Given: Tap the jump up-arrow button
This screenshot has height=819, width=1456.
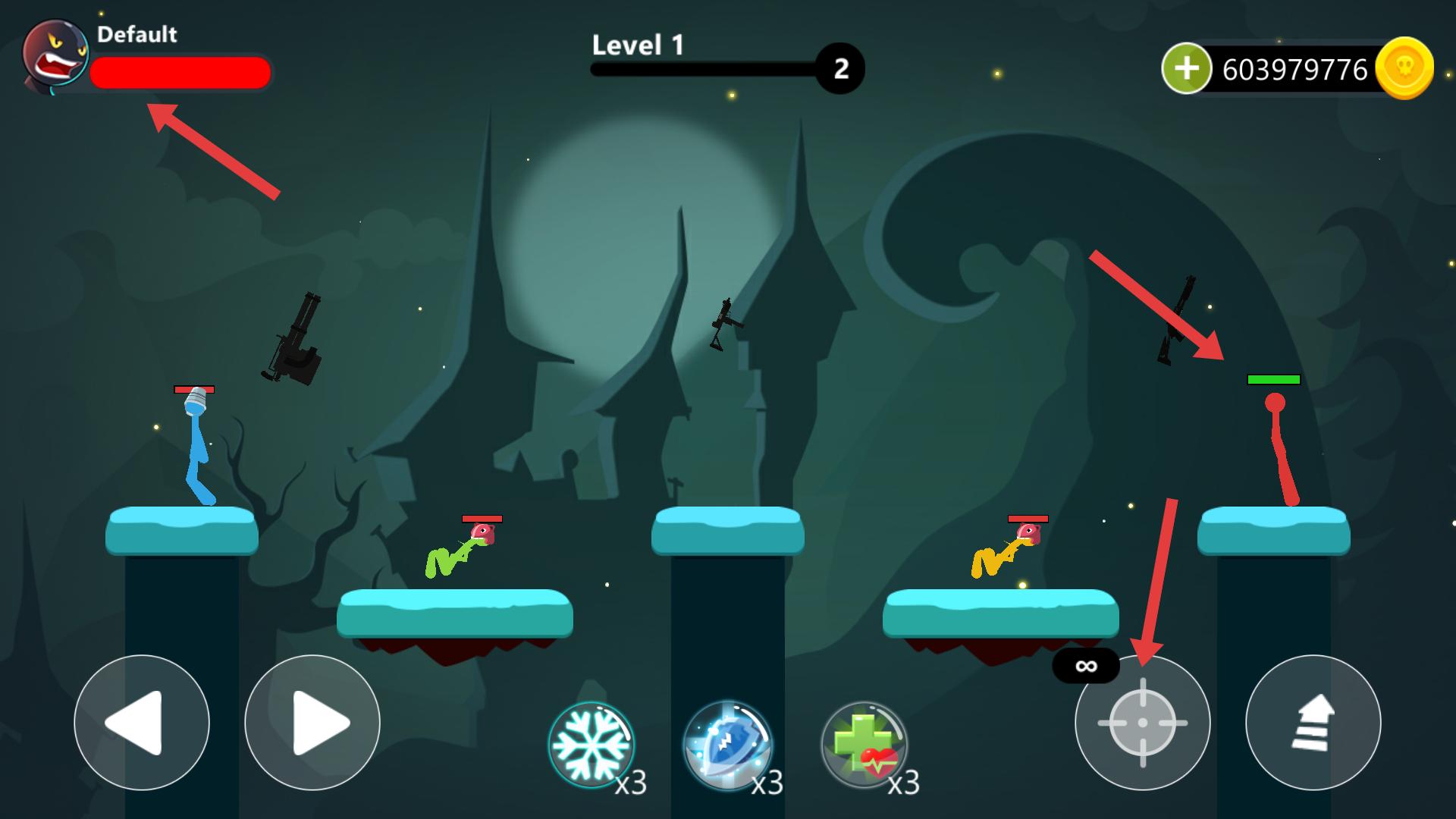Looking at the screenshot, I should click(x=1313, y=723).
